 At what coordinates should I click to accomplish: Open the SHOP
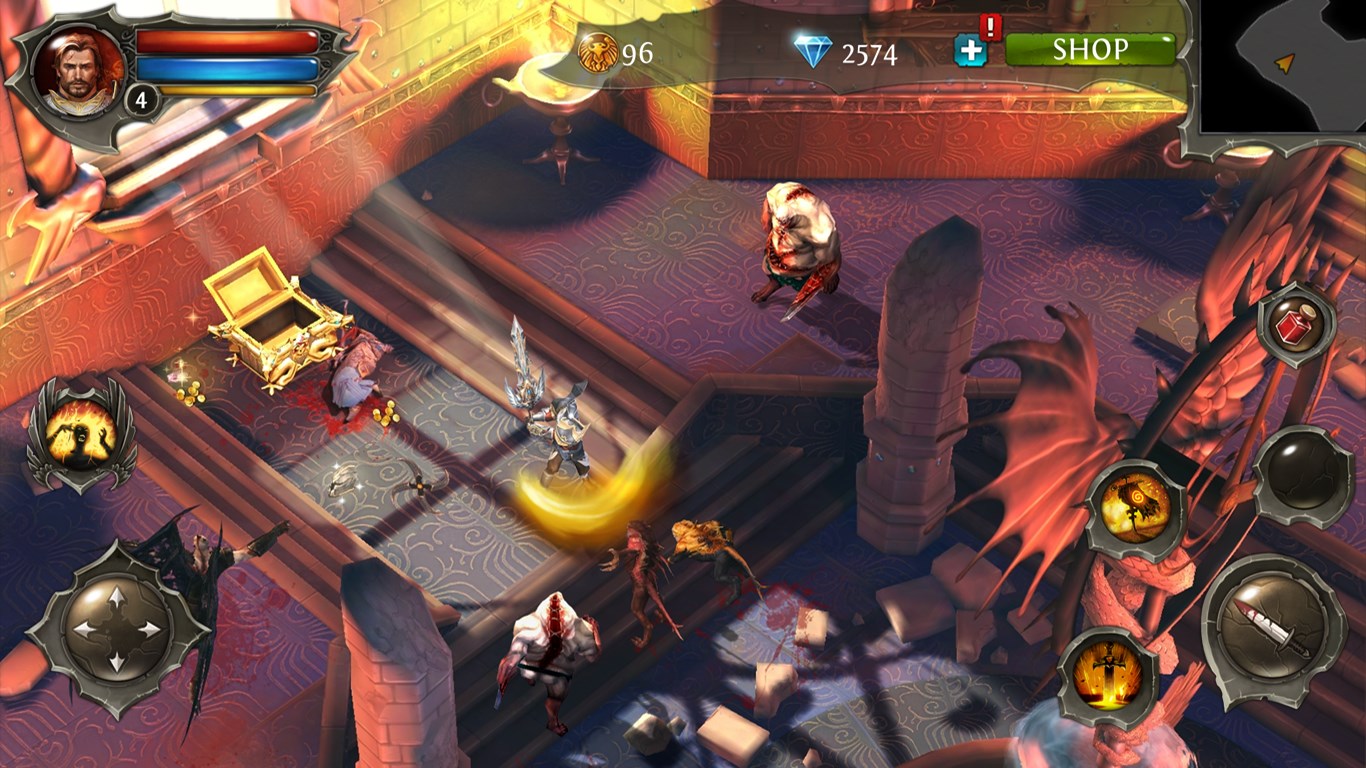(1090, 48)
